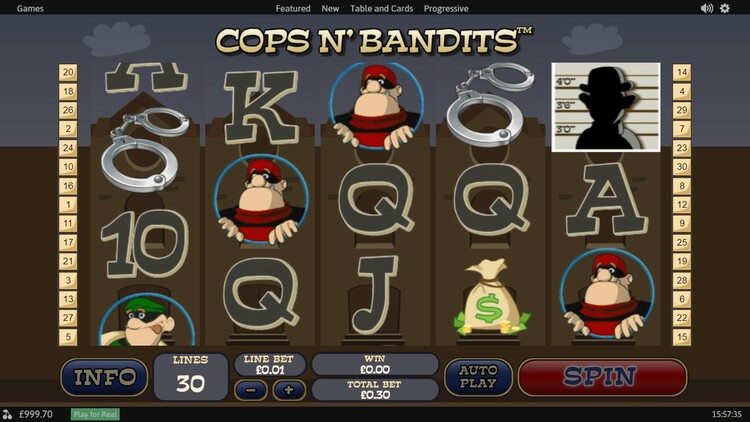Viewport: 750px width, 422px height.
Task: Select payline number 20 marker
Action: pos(69,72)
